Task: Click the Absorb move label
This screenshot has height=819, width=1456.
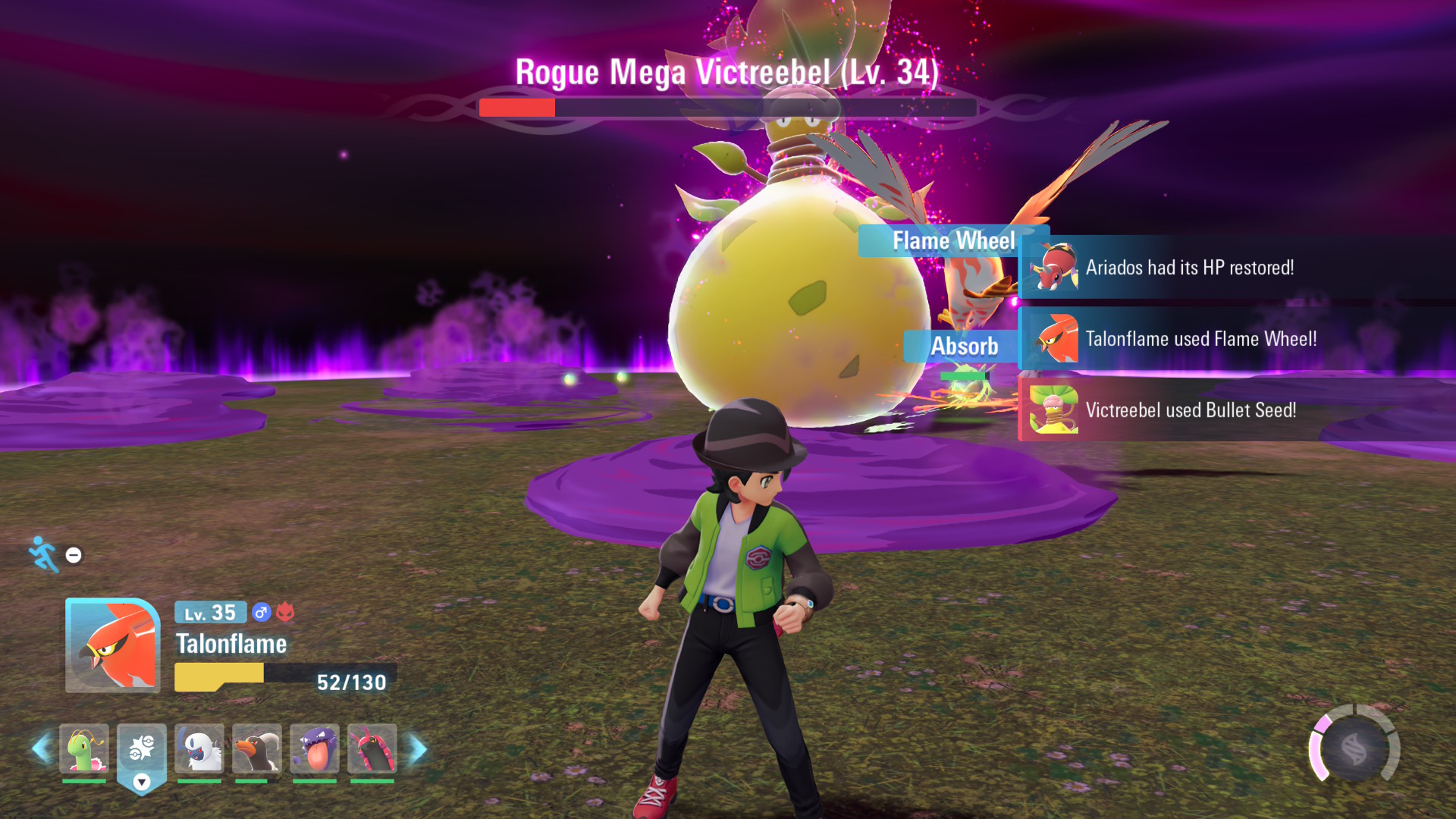Action: pyautogui.click(x=964, y=347)
